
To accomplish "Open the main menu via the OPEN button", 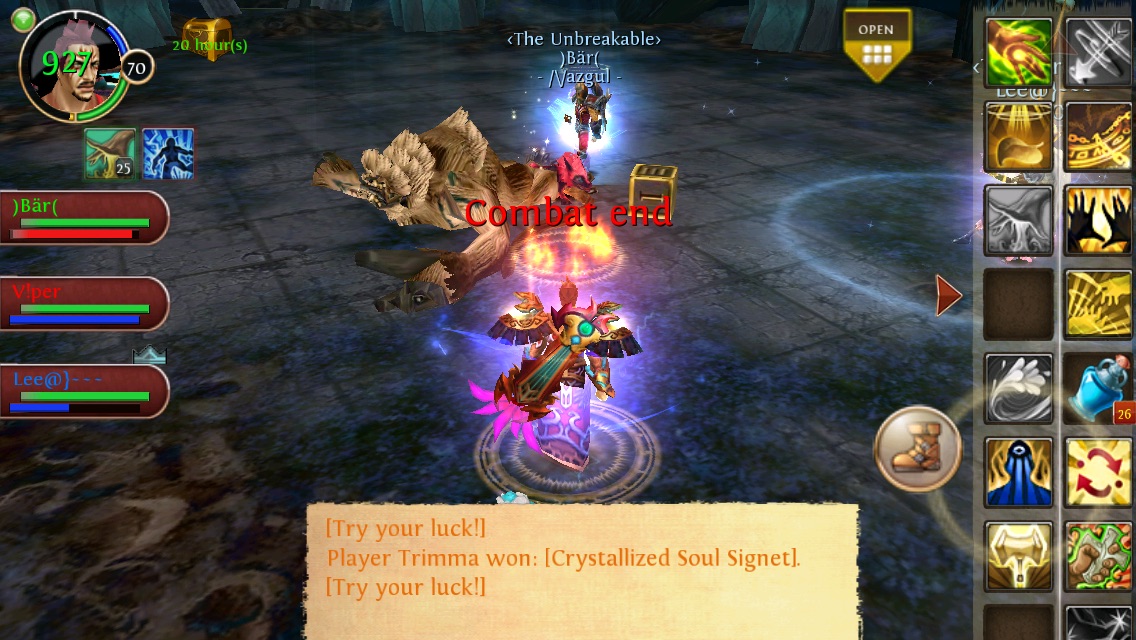I will point(876,45).
